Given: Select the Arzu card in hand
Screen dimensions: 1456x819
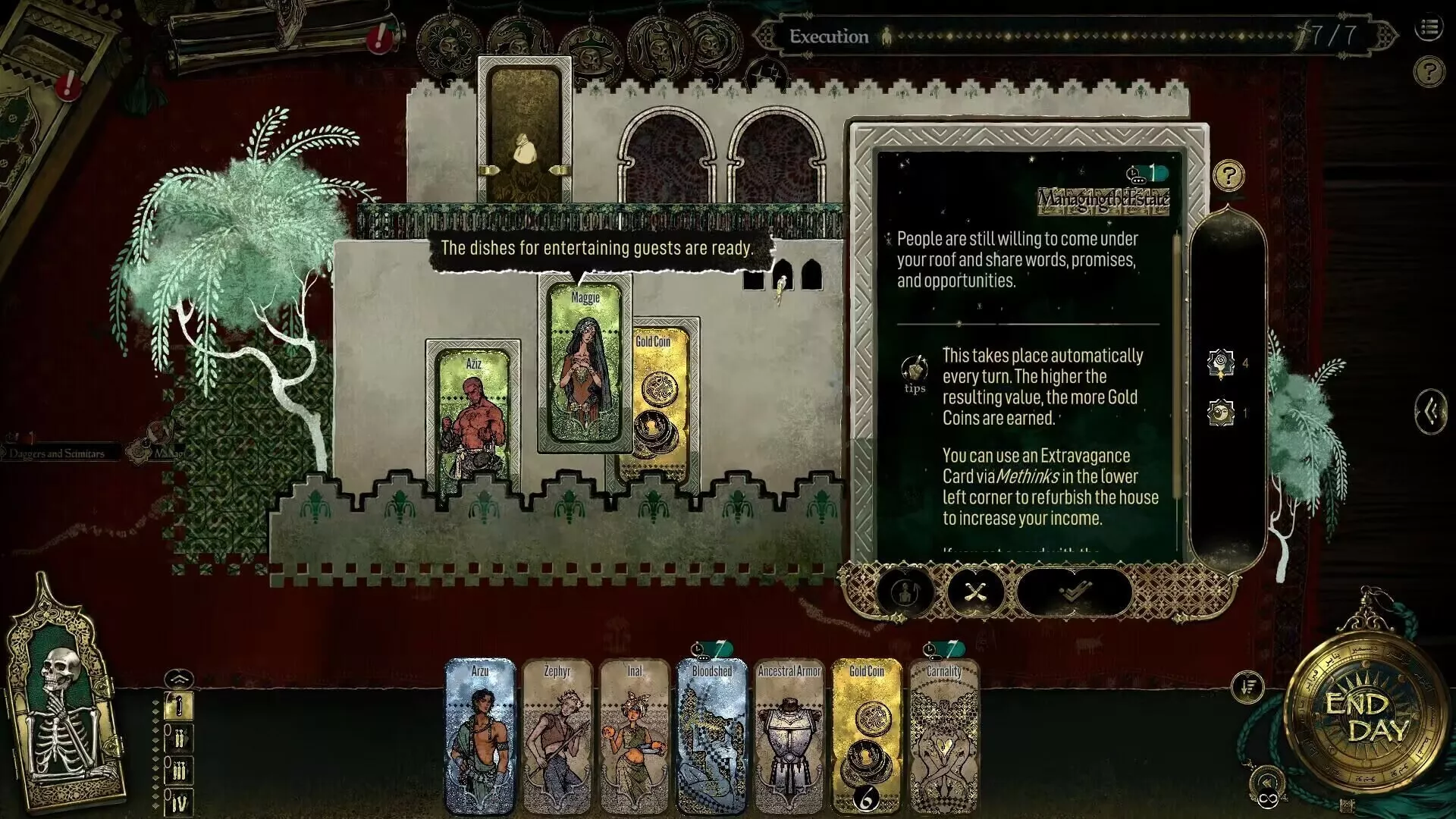Looking at the screenshot, I should tap(480, 736).
